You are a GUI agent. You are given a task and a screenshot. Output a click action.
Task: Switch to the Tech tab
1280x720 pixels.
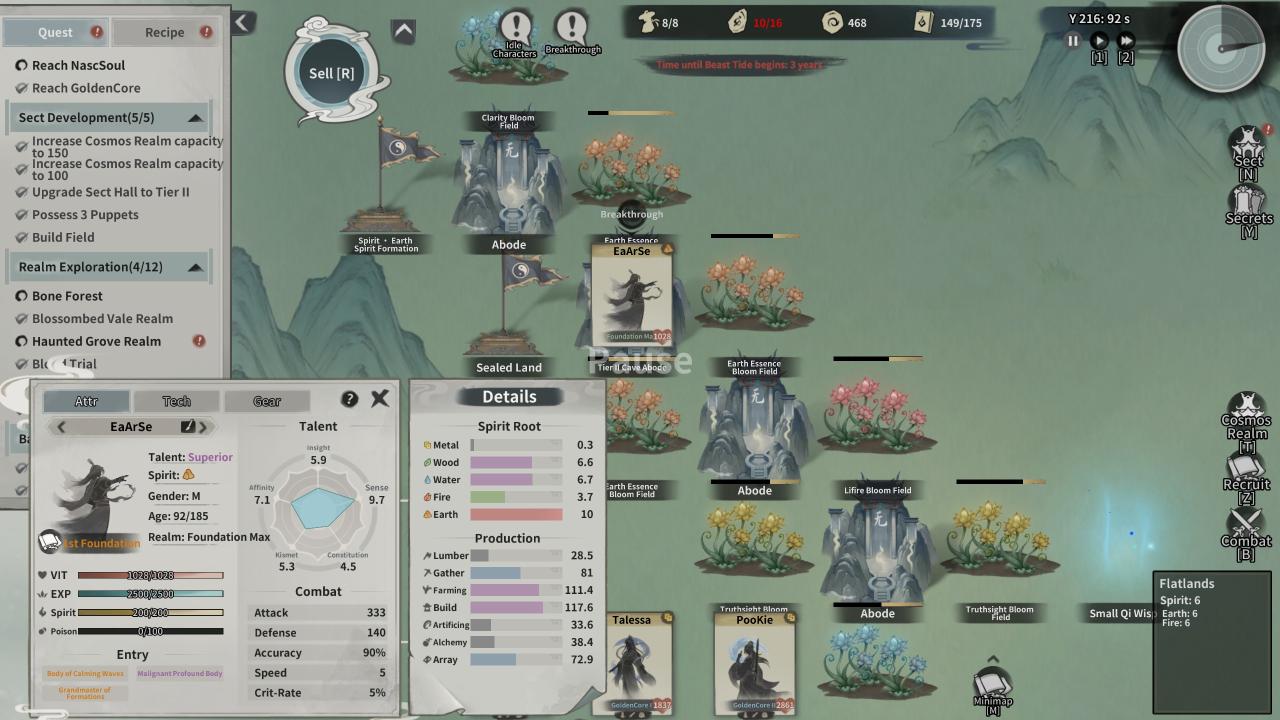tap(177, 401)
